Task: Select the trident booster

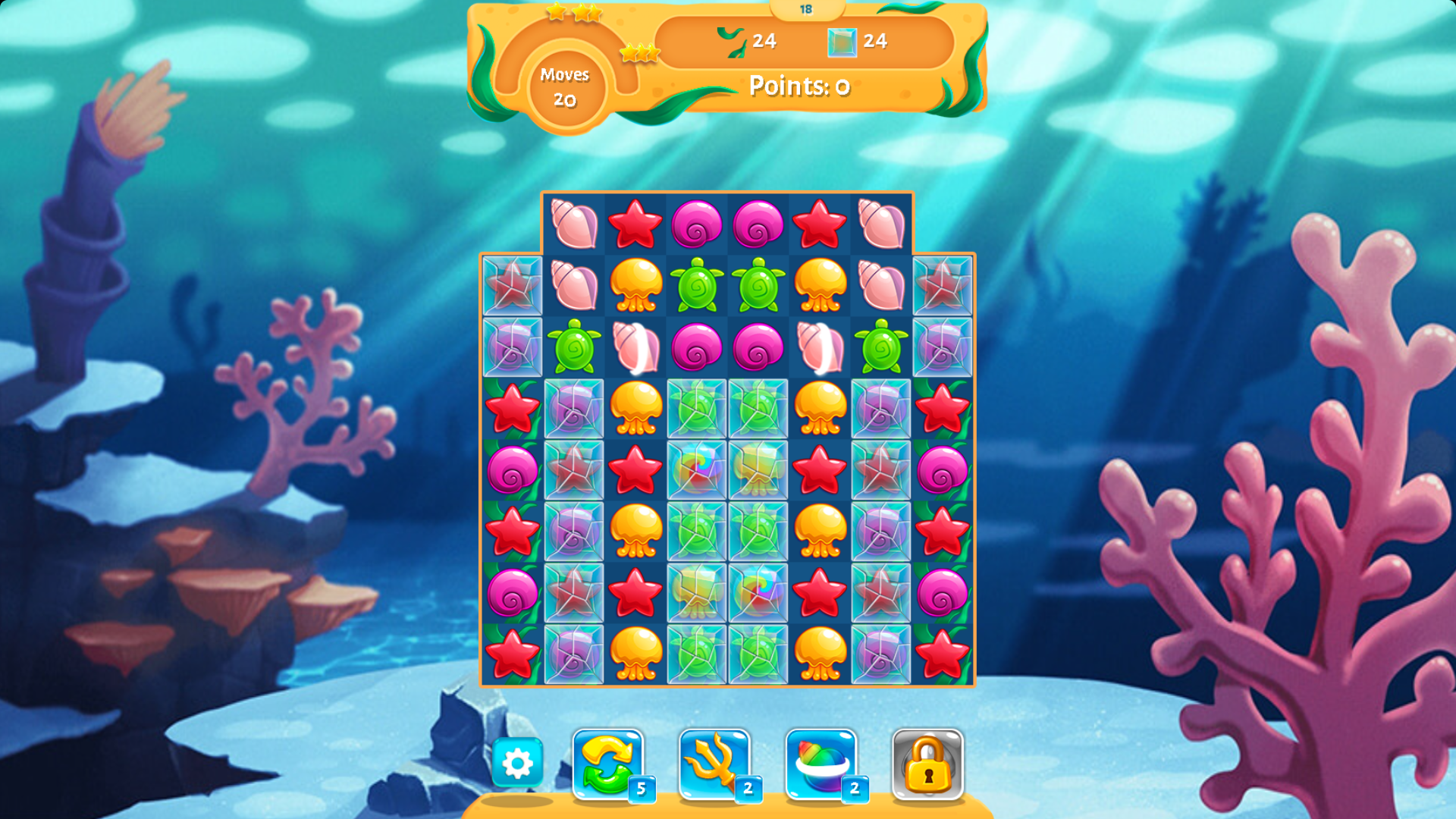Action: 713,762
